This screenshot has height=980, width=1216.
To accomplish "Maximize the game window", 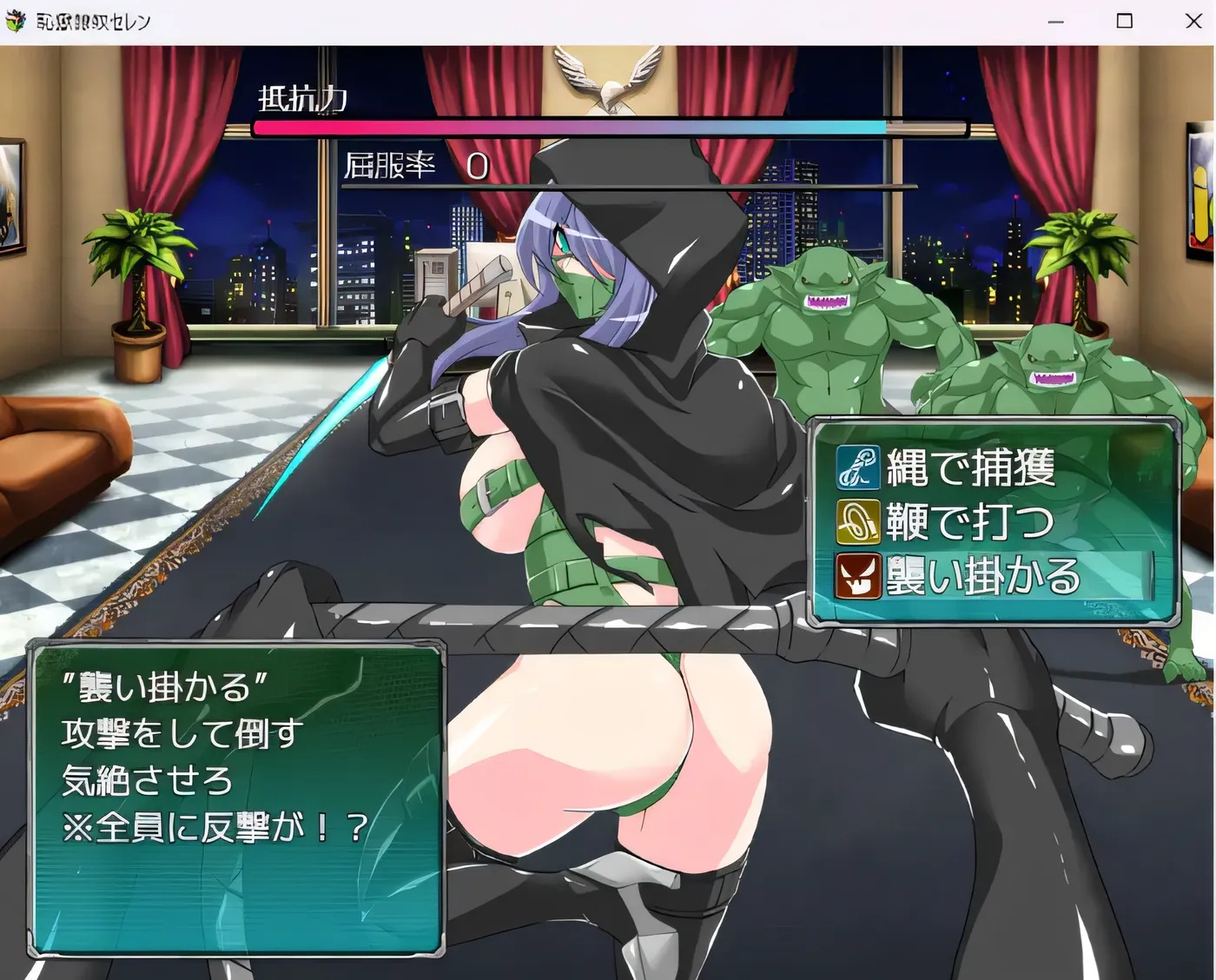I will coord(1125,20).
